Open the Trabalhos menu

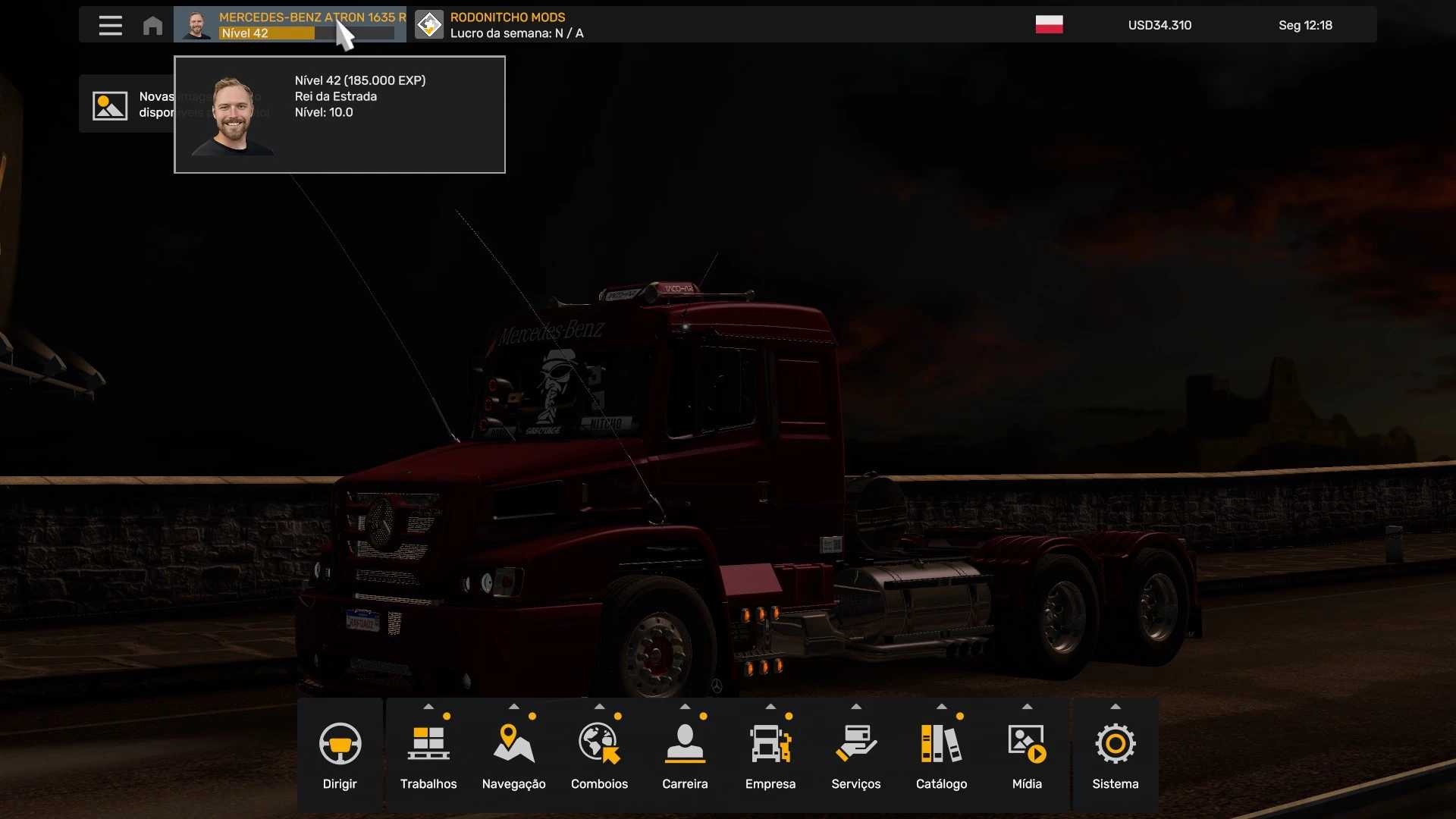tap(428, 754)
